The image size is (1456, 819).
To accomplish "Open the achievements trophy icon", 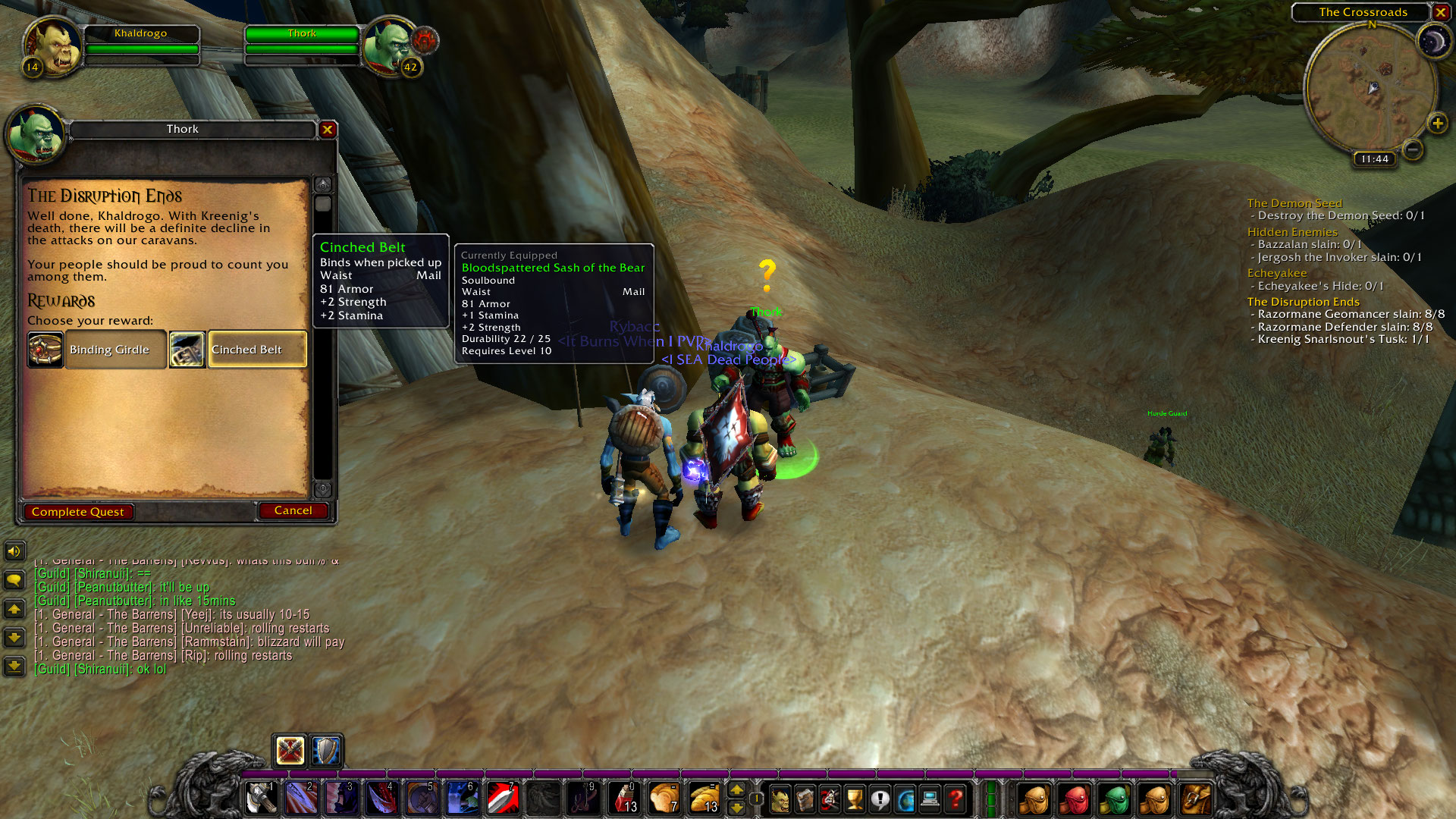I will point(854,799).
